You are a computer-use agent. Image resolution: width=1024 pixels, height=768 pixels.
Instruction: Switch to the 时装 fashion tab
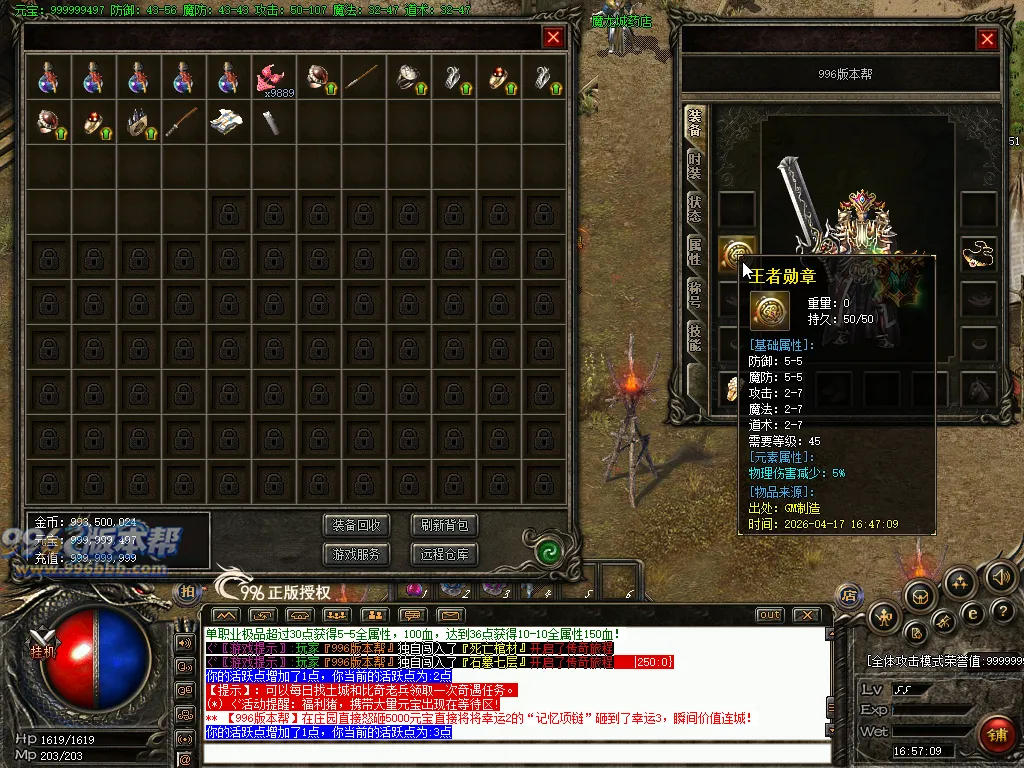pyautogui.click(x=695, y=166)
